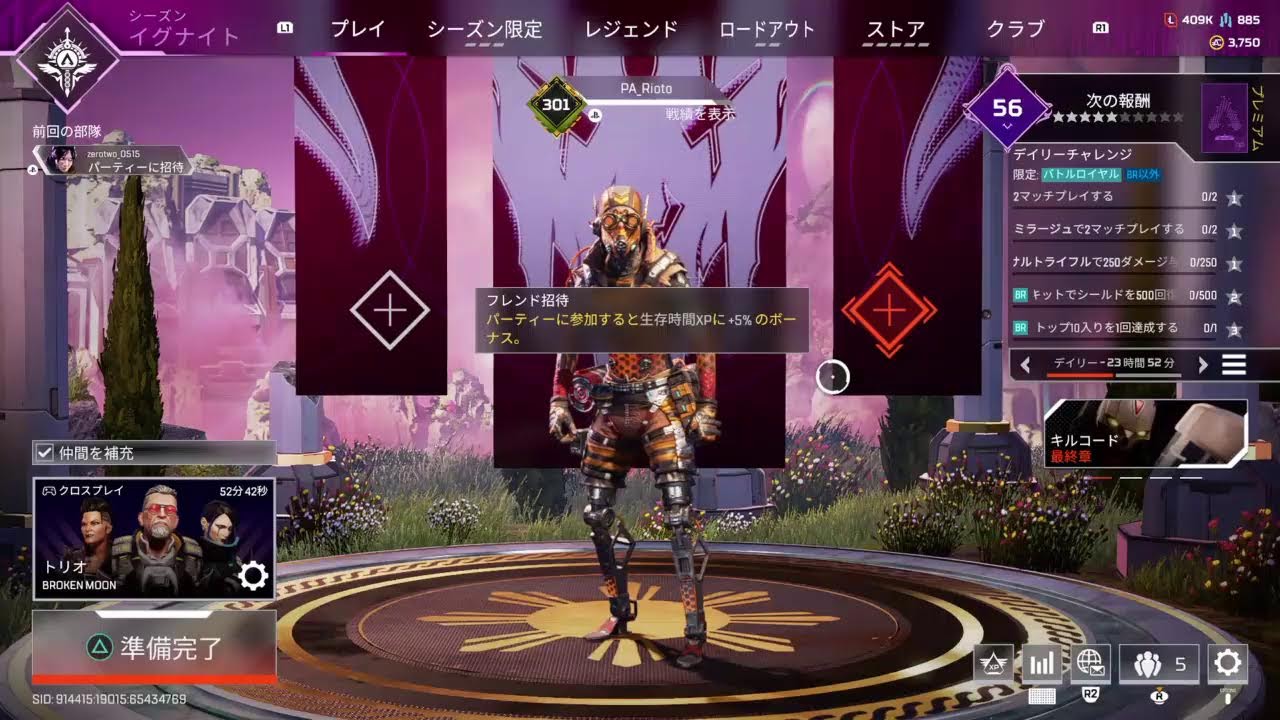Select the orange right teammate banner slot

point(890,310)
